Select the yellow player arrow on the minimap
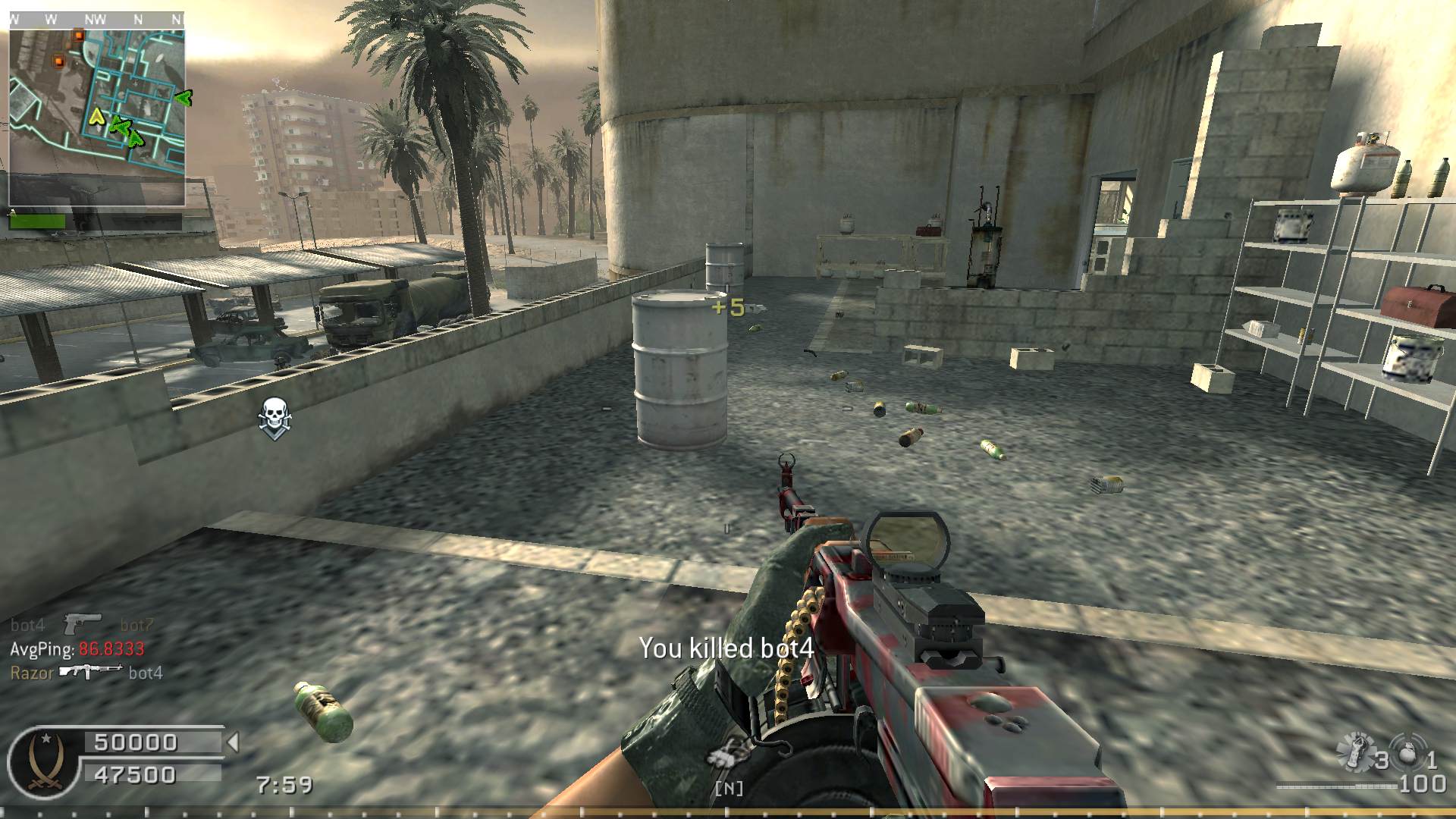The width and height of the screenshot is (1456, 819). [x=96, y=116]
